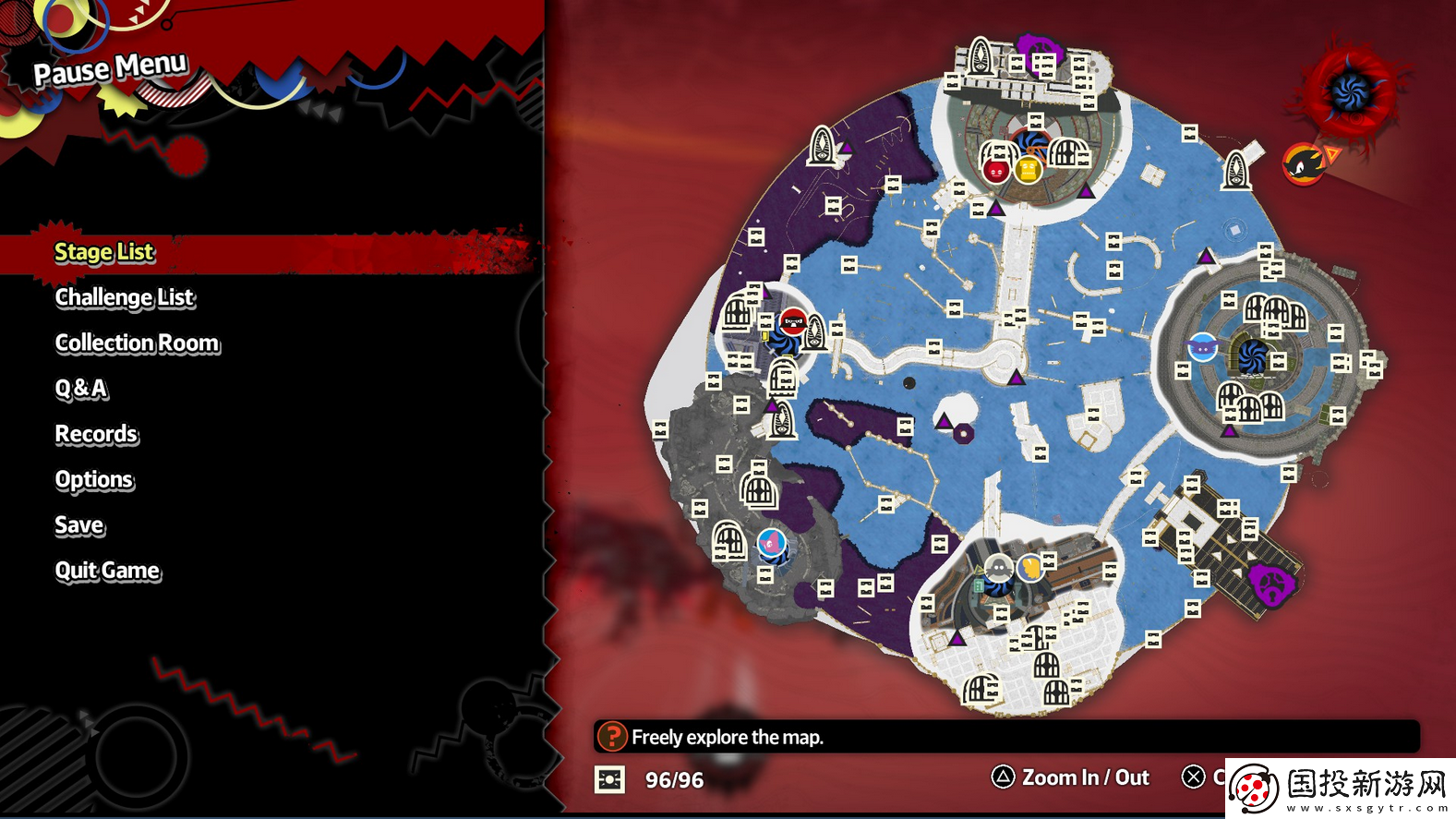The height and width of the screenshot is (819, 1456).
Task: Click the gray ghost-face marker in the city
Action: tap(998, 568)
